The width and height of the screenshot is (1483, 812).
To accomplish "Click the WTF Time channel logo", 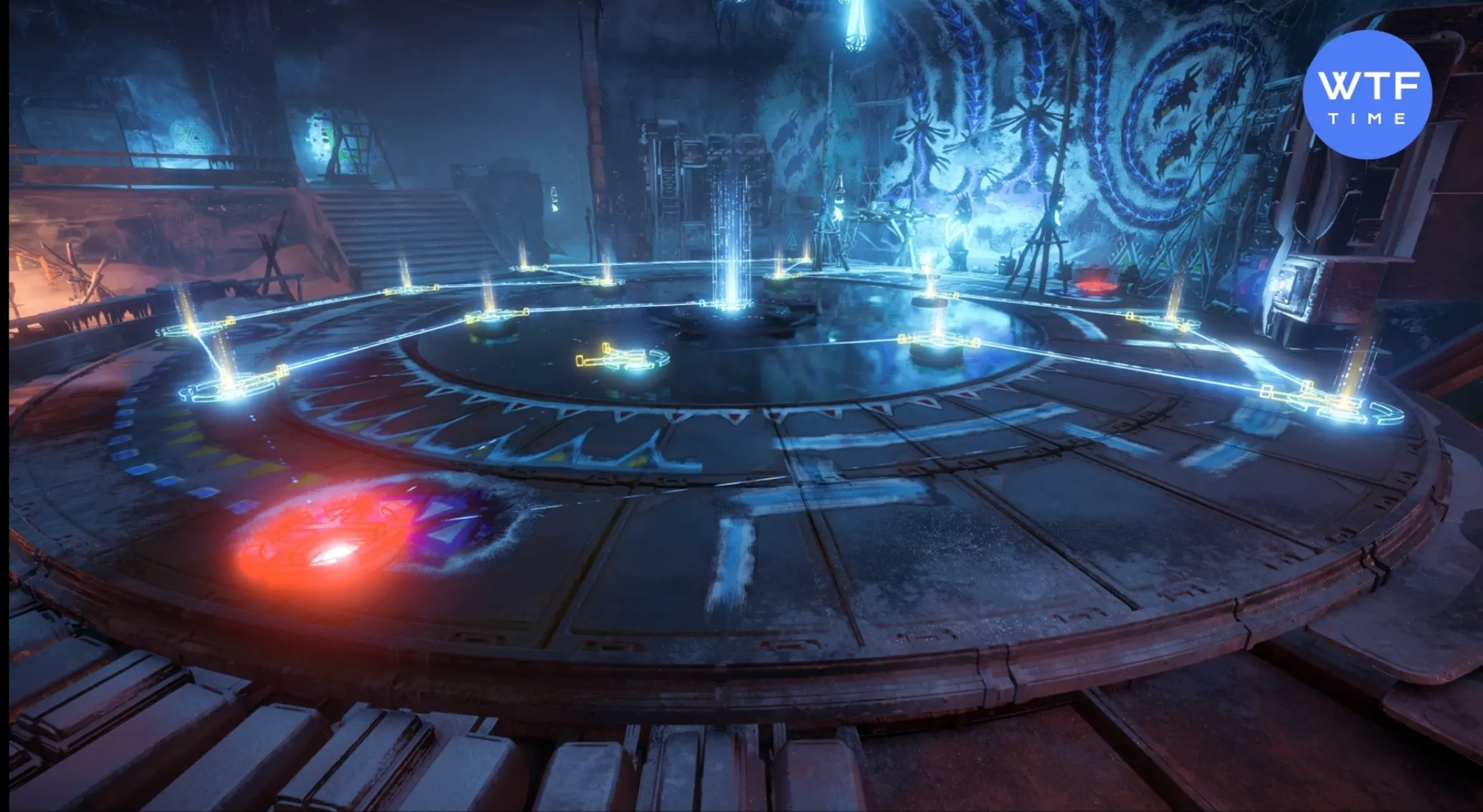I will (1367, 94).
